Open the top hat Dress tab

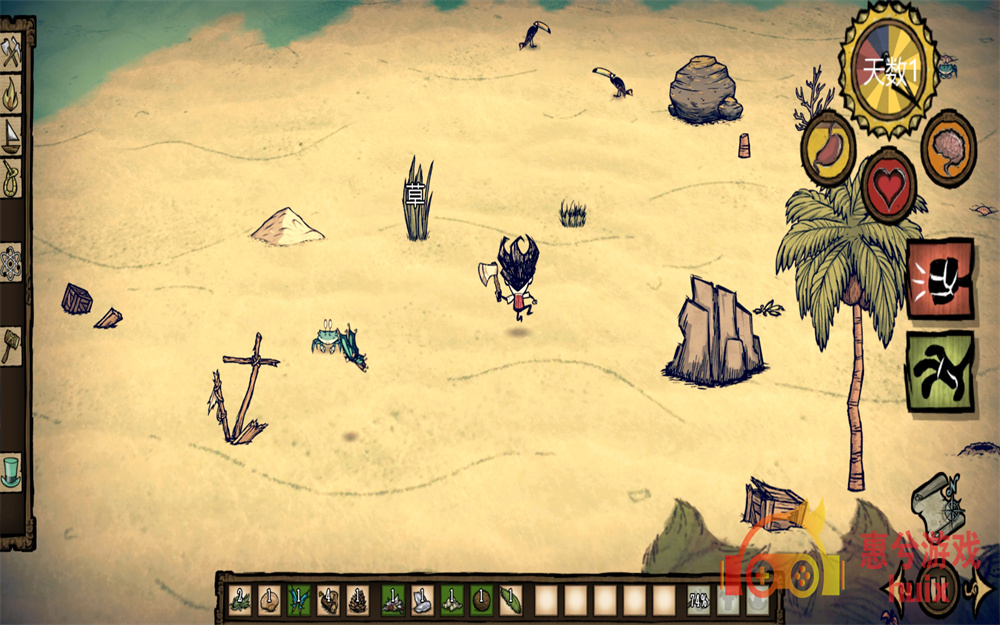click(11, 469)
